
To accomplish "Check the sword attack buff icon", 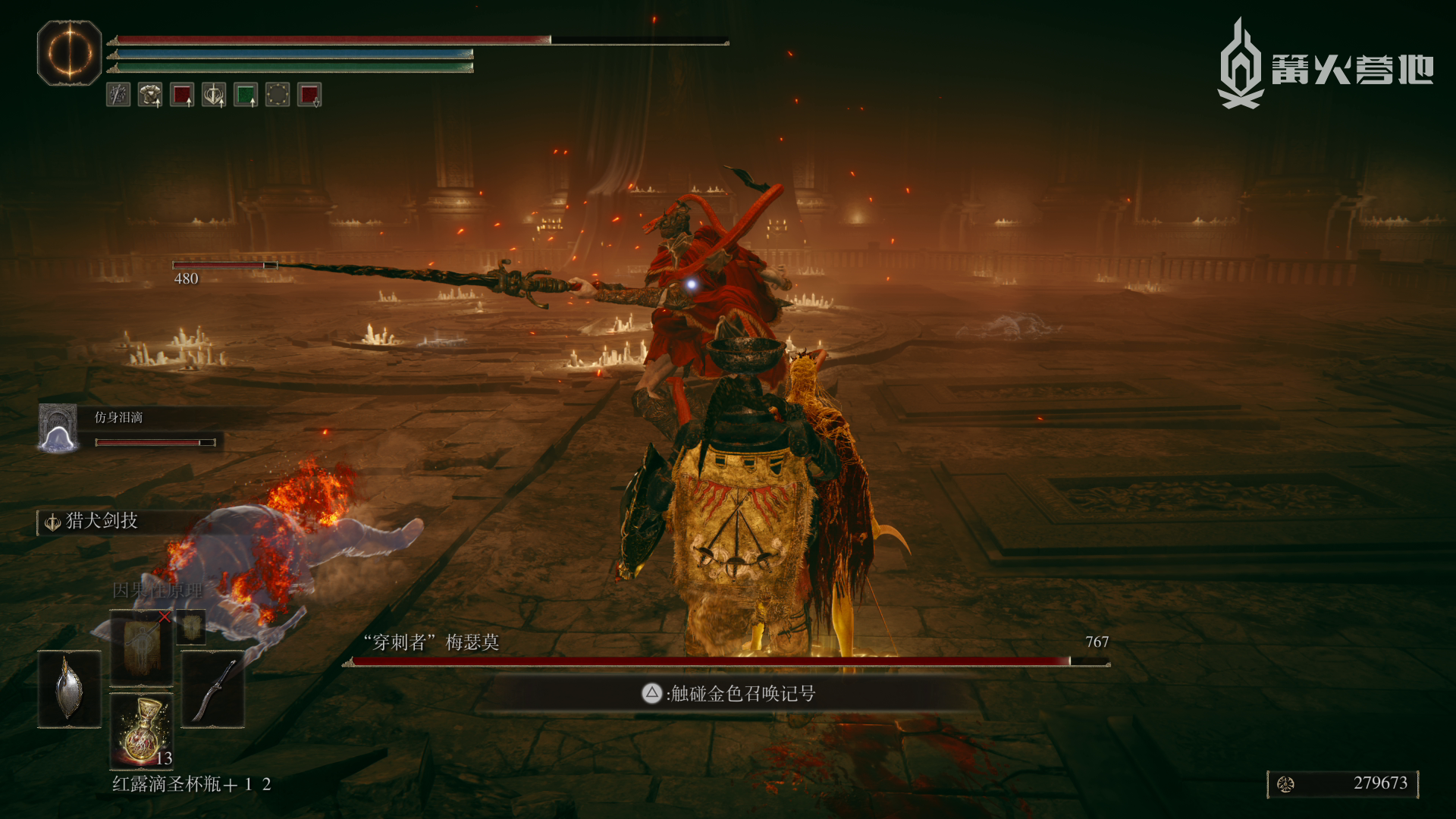I will pos(214,95).
